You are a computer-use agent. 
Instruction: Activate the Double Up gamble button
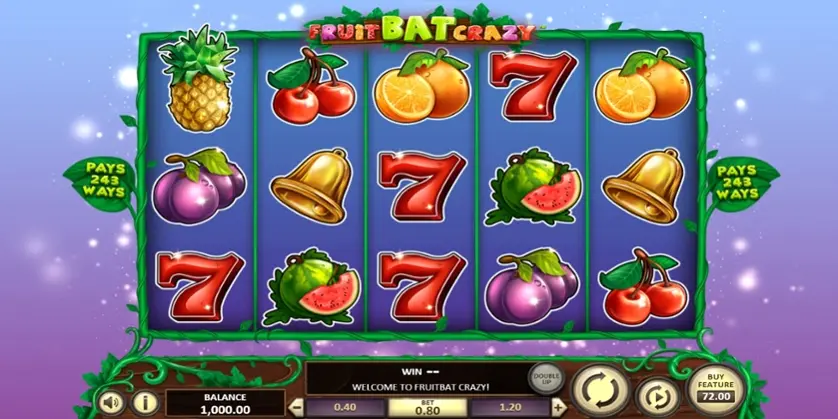coord(544,378)
